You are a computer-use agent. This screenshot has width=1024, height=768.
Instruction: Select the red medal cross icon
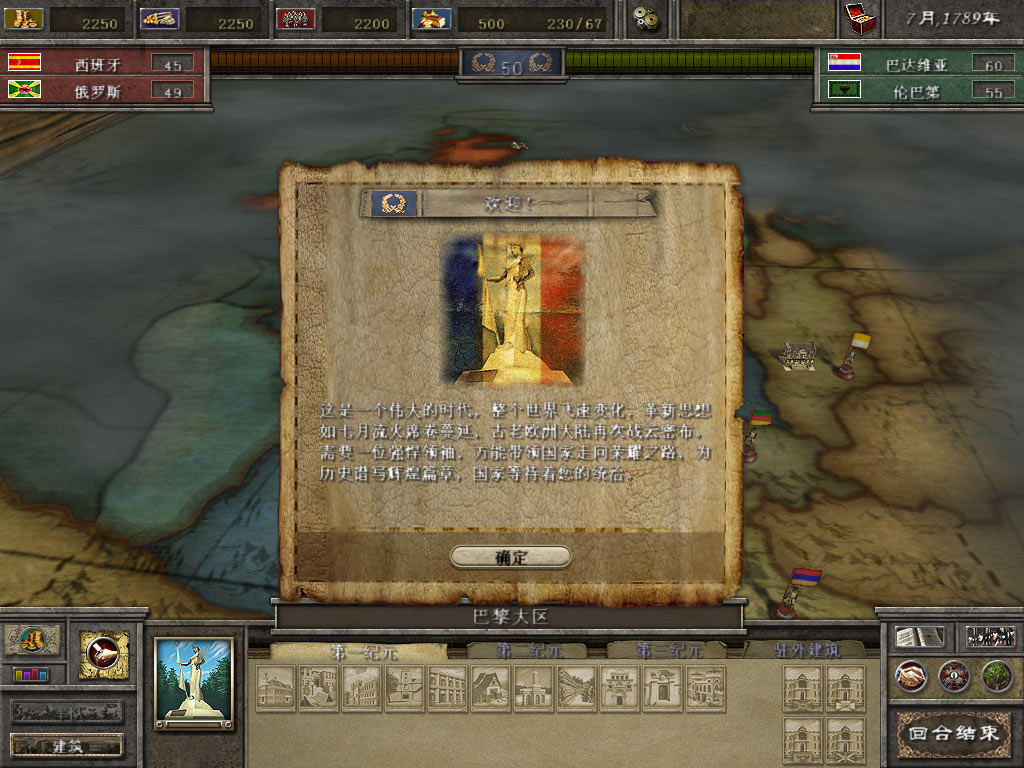coord(954,676)
